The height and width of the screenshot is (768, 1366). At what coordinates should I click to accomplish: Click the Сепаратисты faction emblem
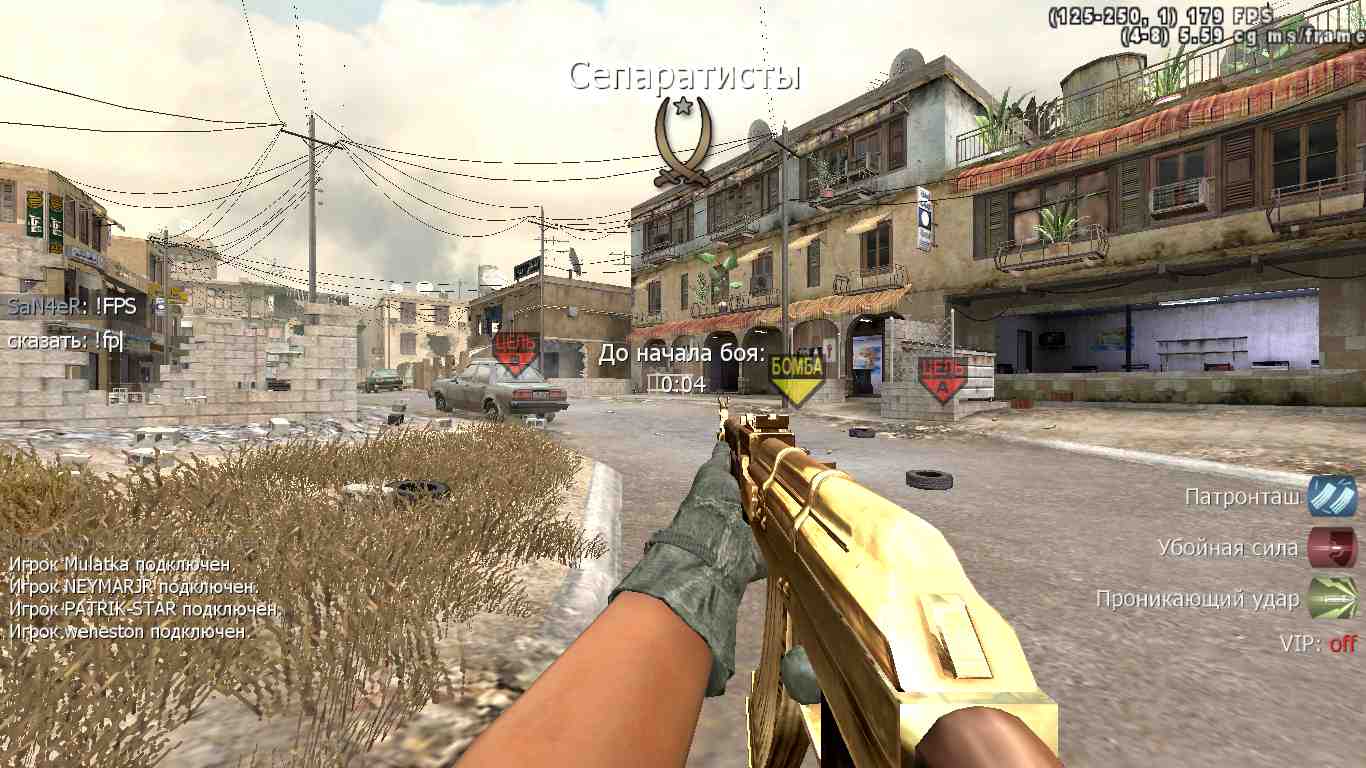pyautogui.click(x=684, y=141)
